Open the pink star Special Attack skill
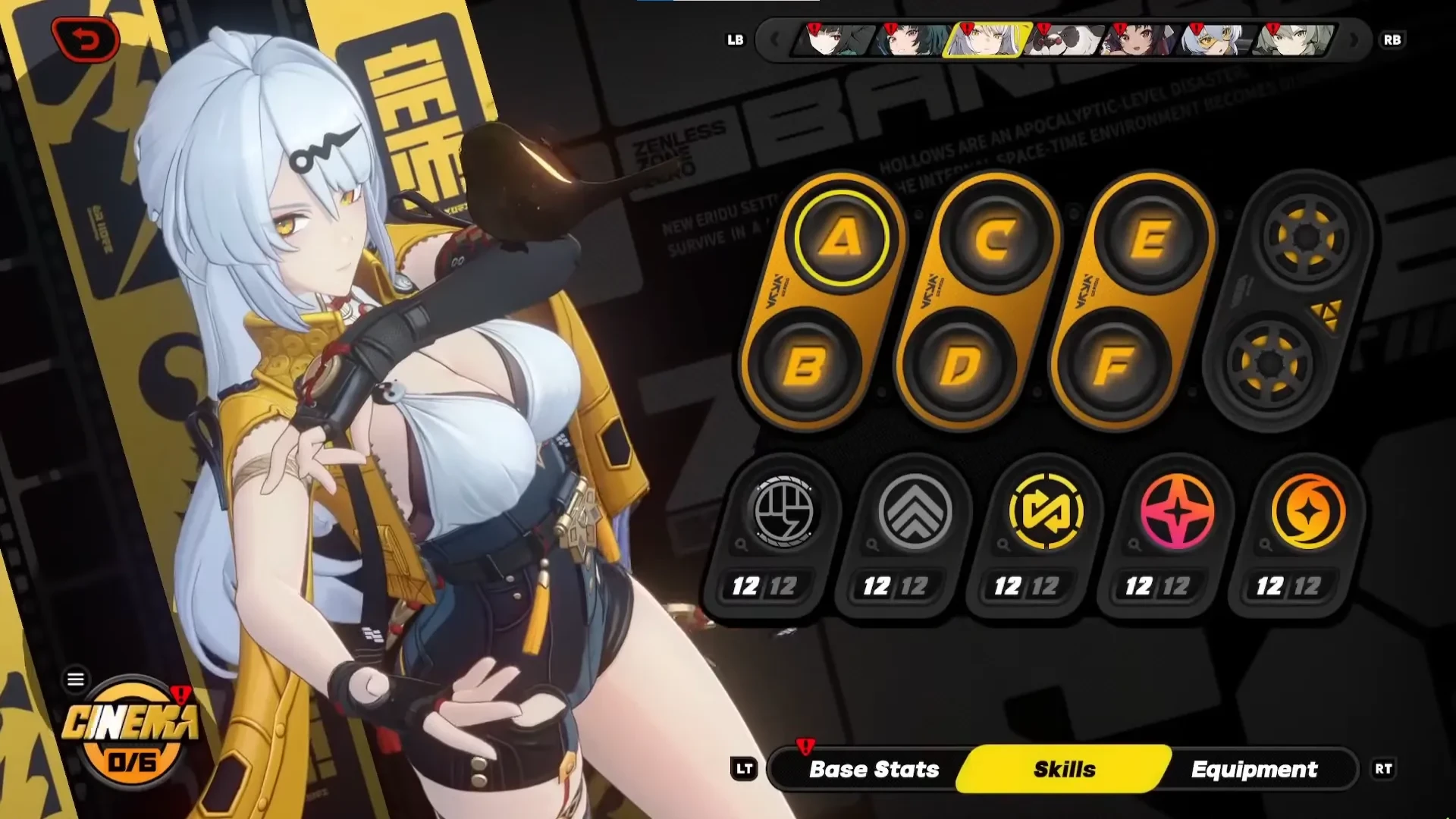 [x=1177, y=512]
